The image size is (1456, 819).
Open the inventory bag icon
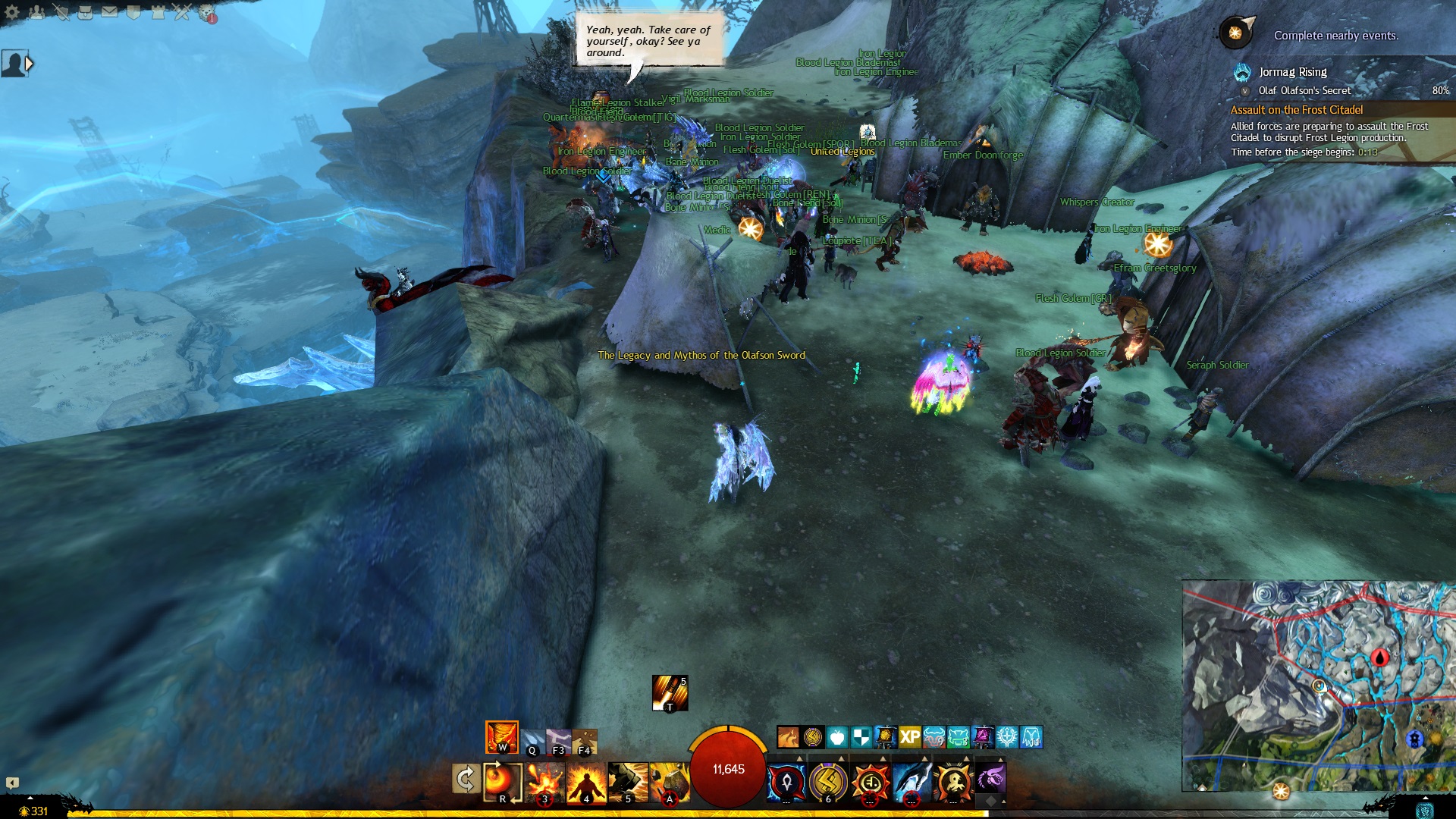coord(85,12)
